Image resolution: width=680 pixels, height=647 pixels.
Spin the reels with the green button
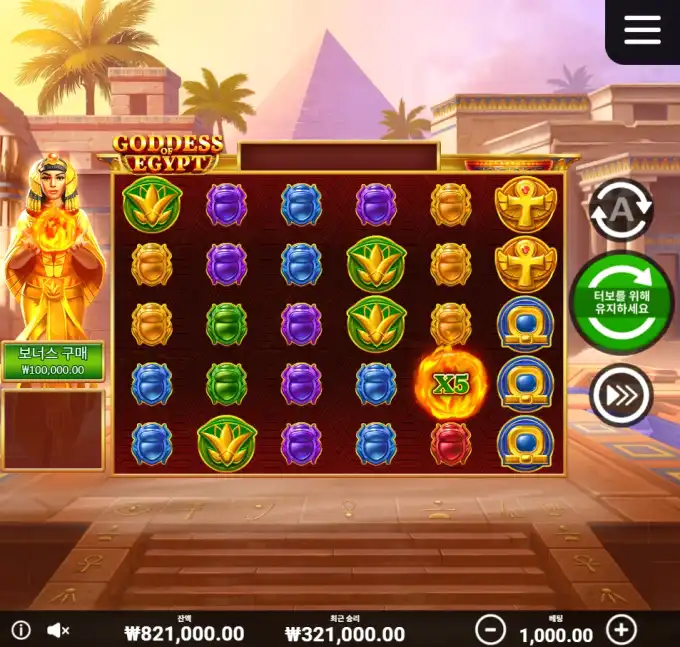621,302
